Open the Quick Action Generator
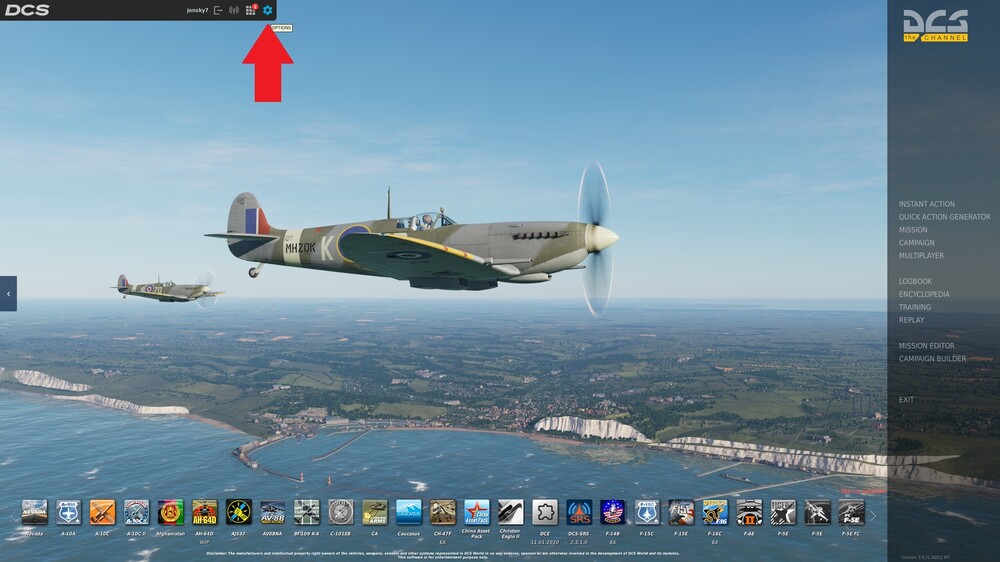The width and height of the screenshot is (1000, 562). pyautogui.click(x=944, y=217)
